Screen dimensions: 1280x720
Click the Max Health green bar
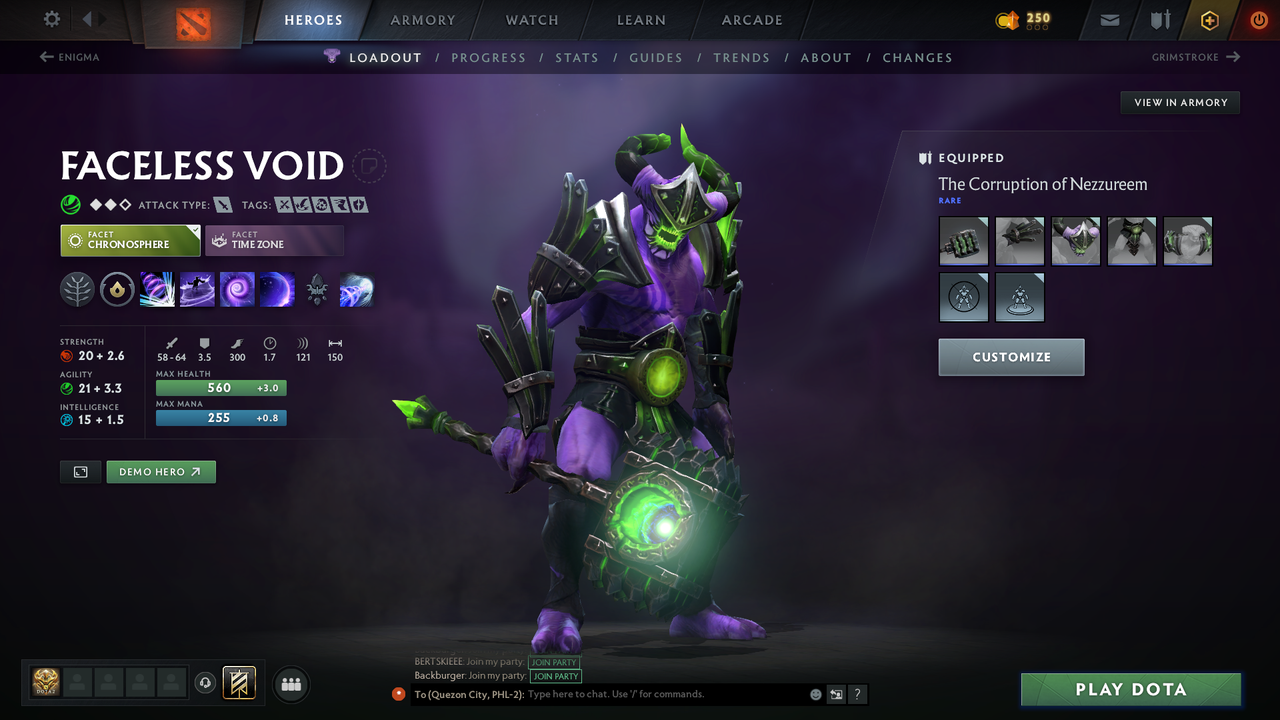pos(220,388)
